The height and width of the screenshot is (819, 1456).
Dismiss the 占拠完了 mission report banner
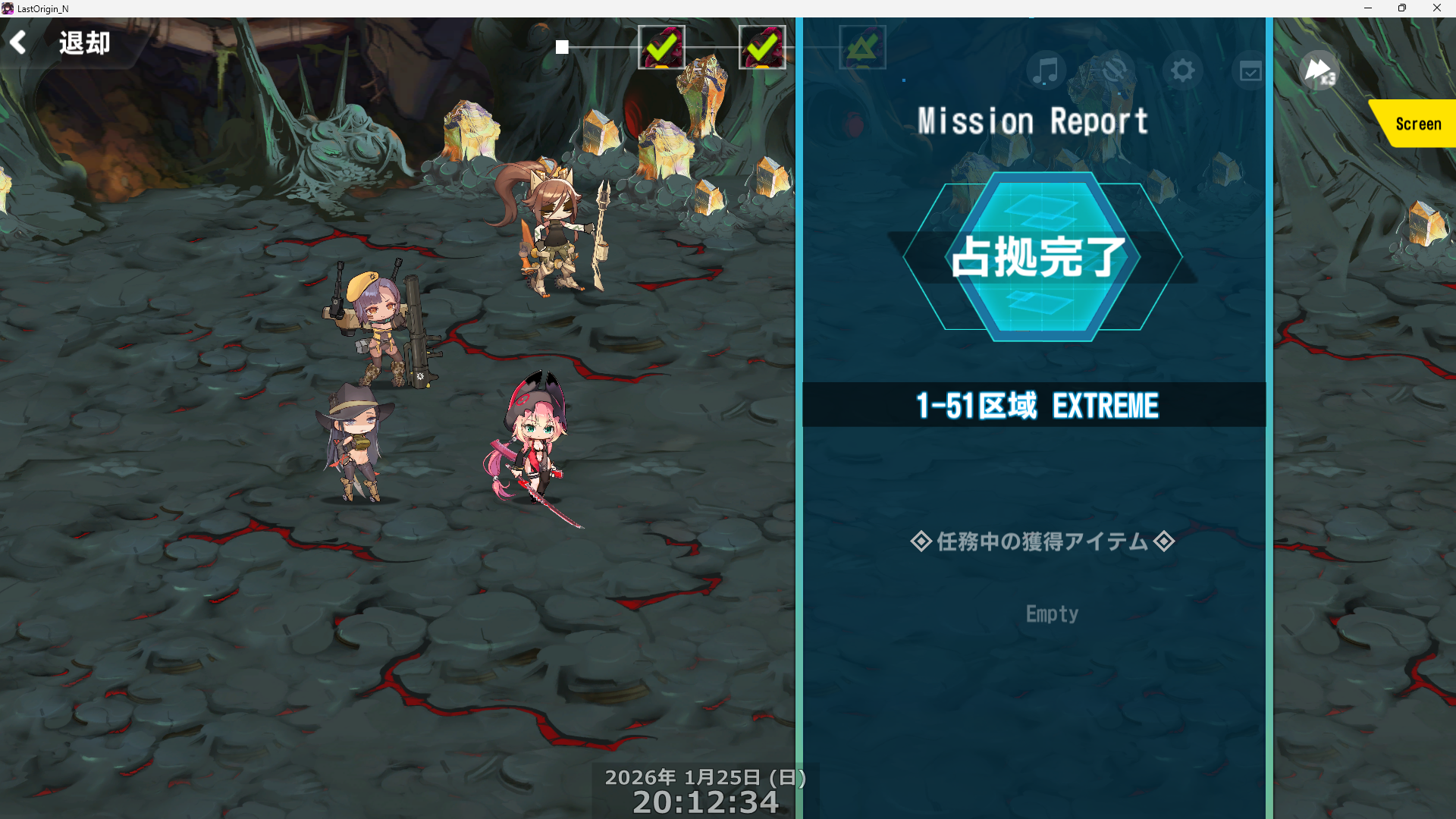[1041, 257]
